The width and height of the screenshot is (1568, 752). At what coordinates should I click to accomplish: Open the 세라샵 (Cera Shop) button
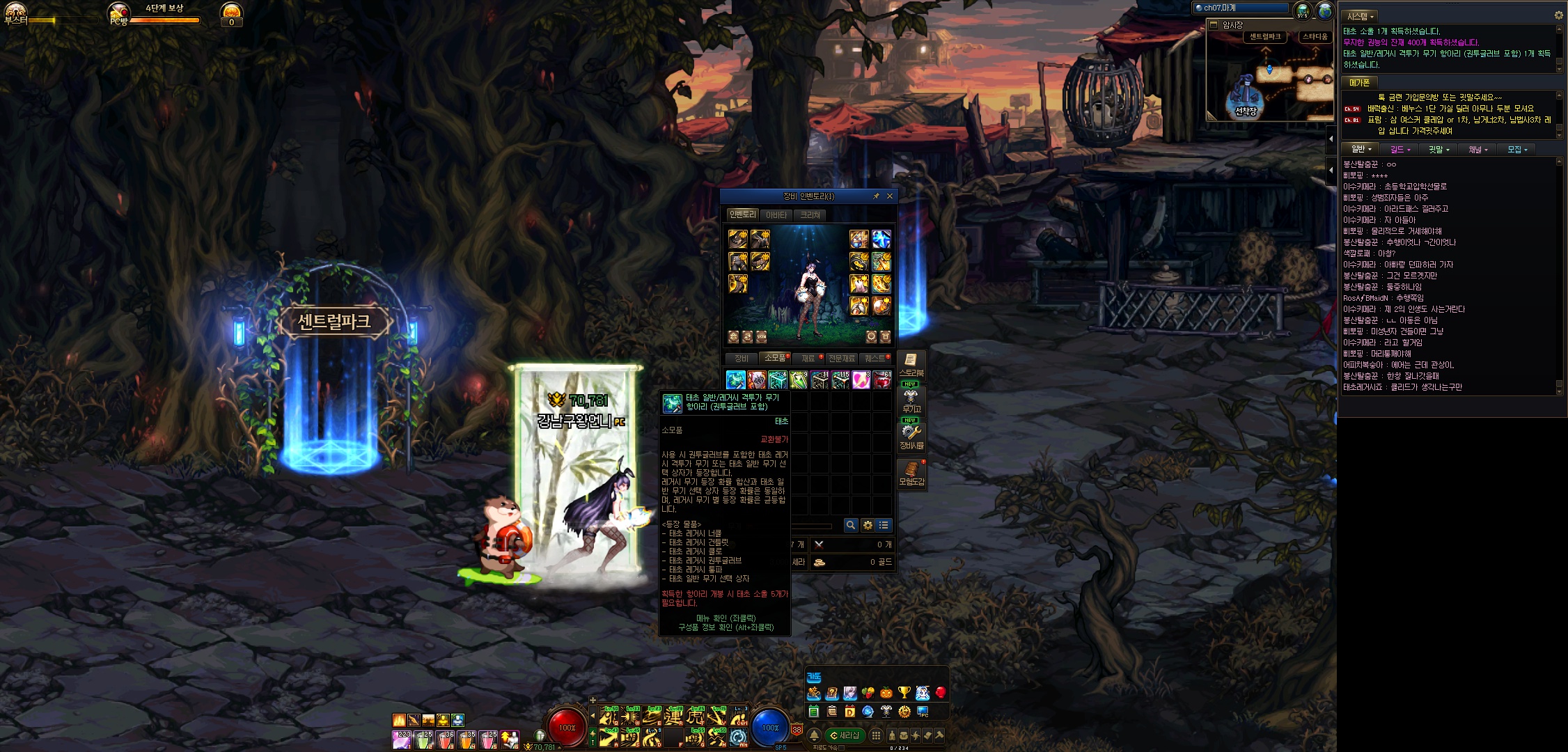coord(845,735)
